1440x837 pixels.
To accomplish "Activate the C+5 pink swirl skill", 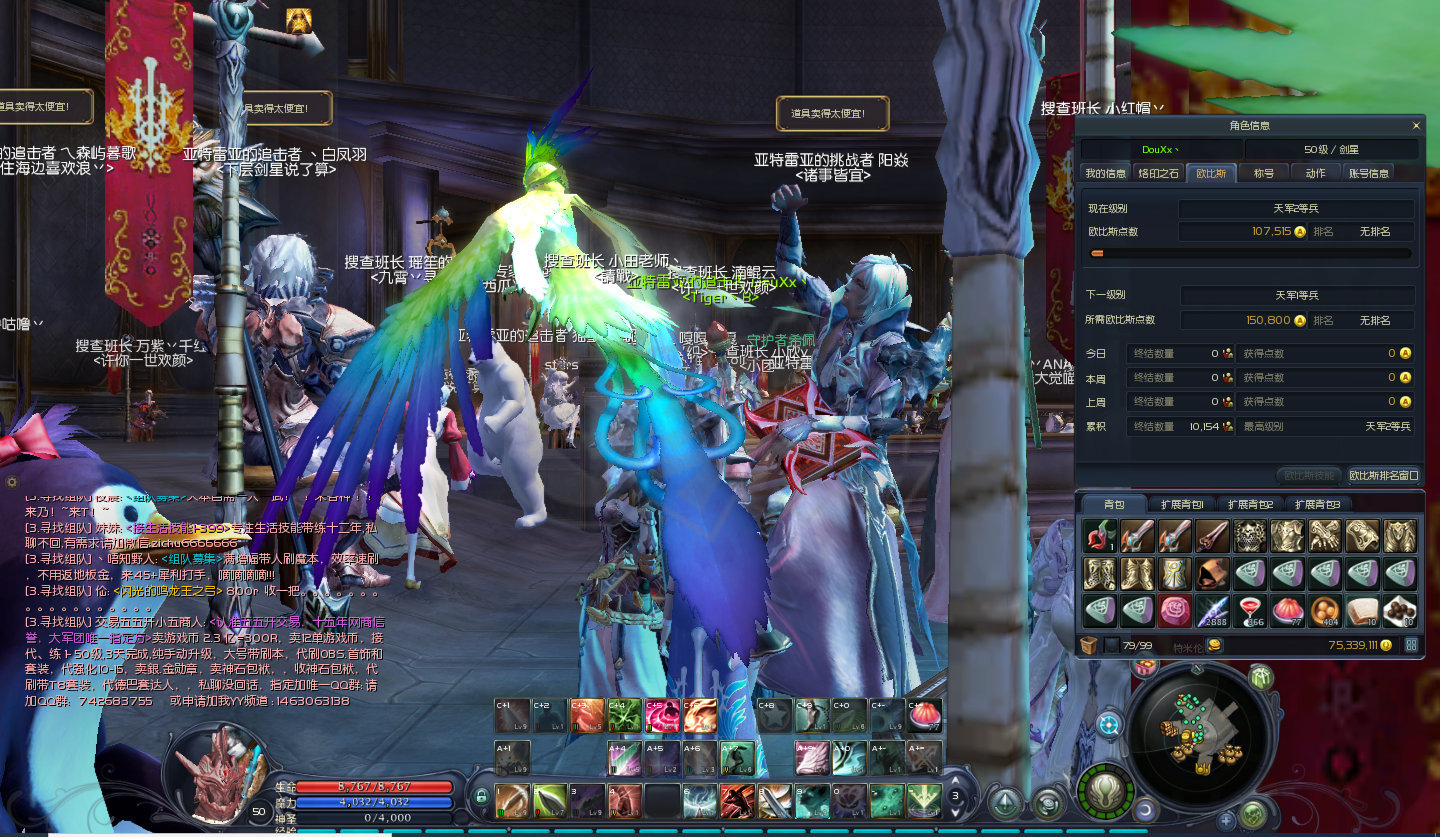I will [662, 715].
